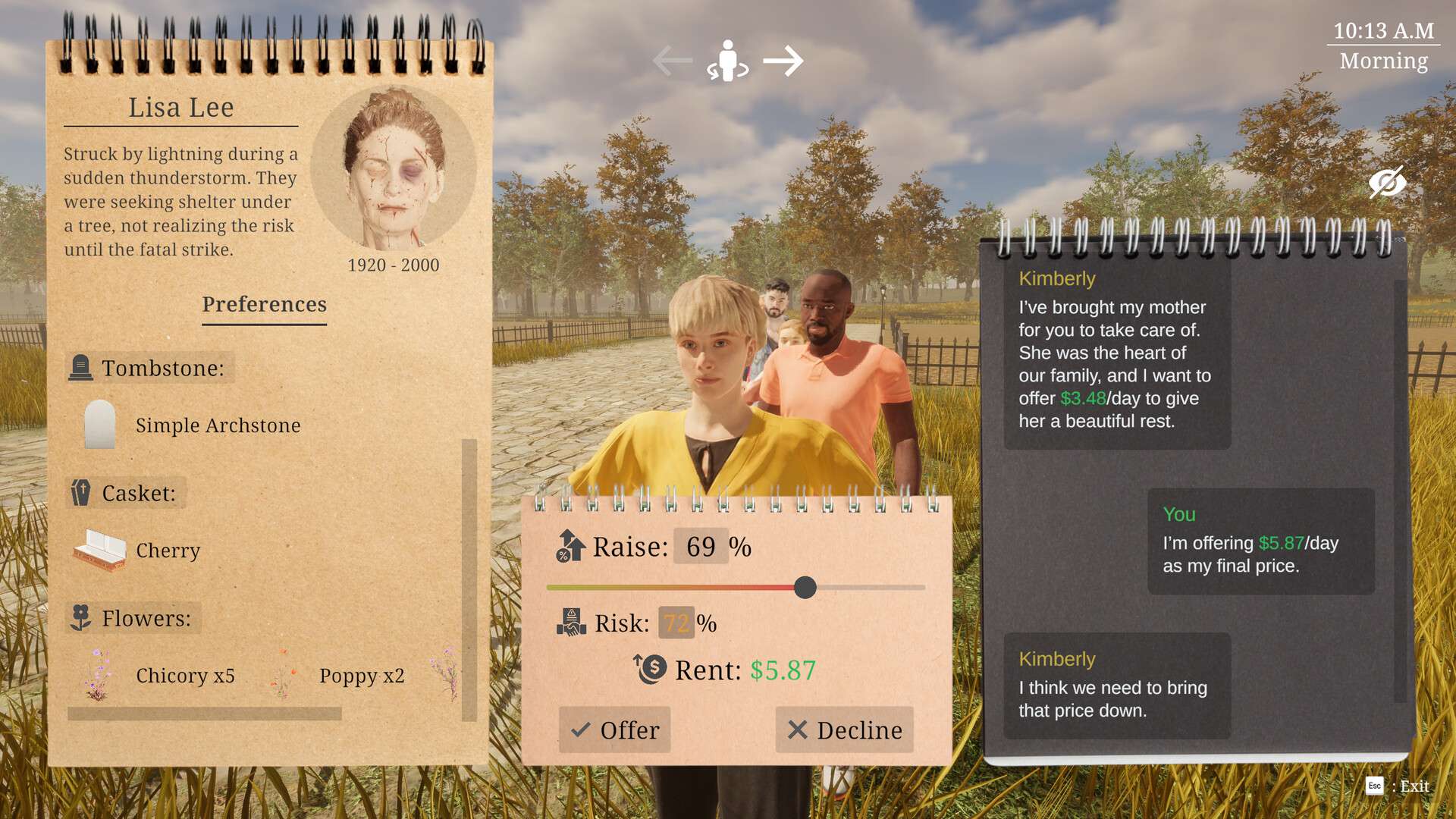
Task: Go to the previous customer arrow
Action: [672, 61]
